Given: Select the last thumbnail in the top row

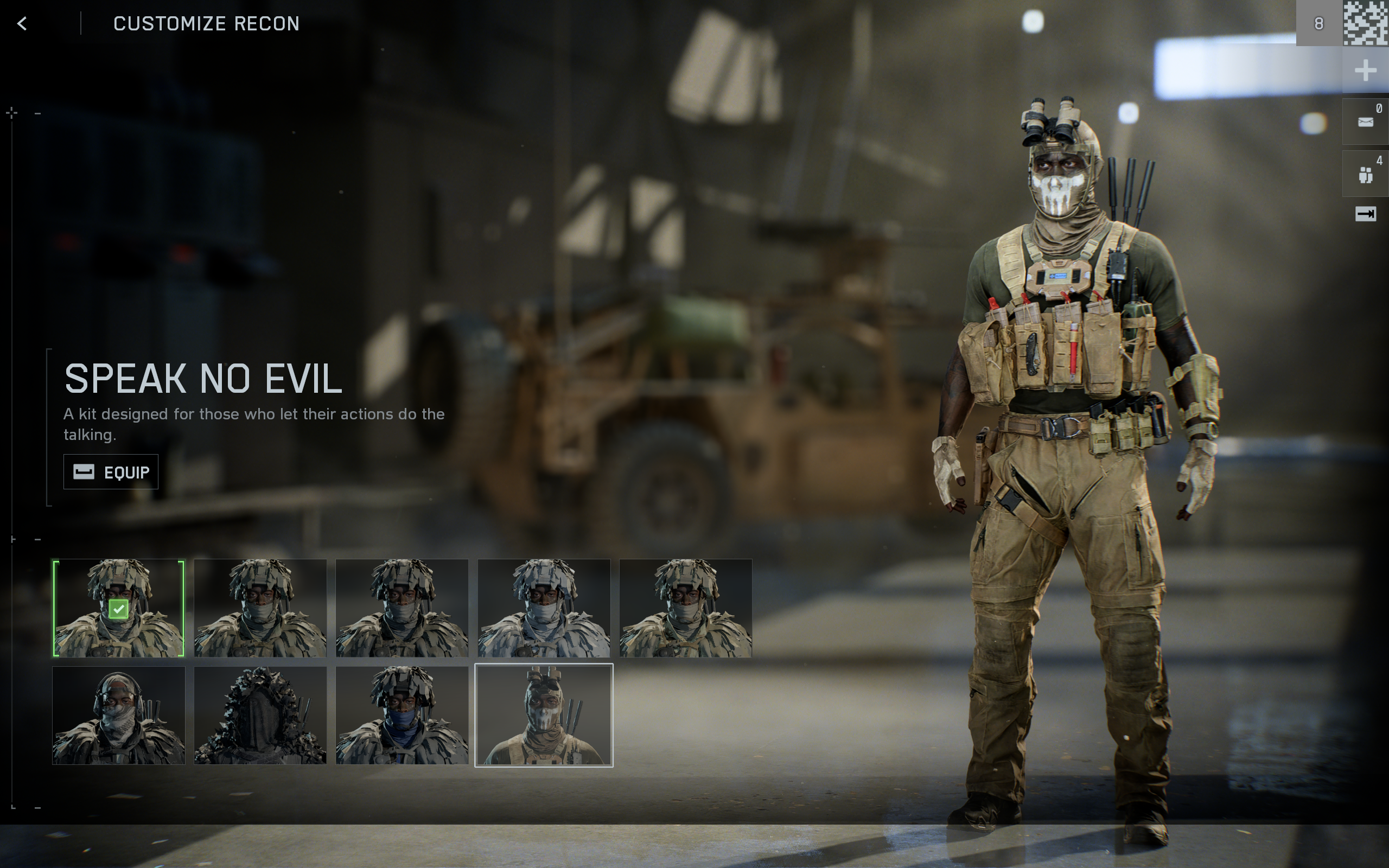Looking at the screenshot, I should coord(685,608).
